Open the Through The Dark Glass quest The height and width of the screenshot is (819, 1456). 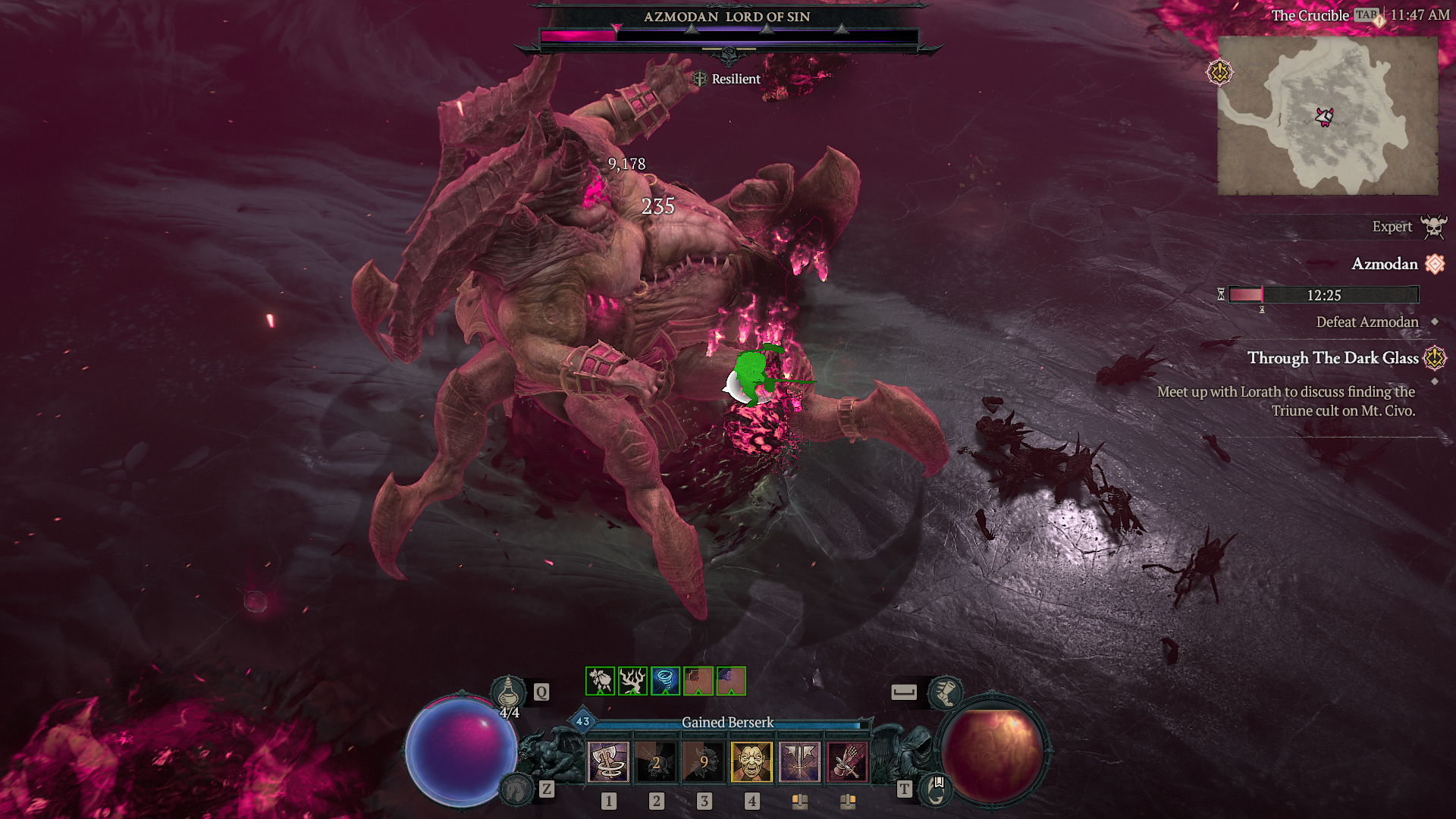coord(1332,358)
